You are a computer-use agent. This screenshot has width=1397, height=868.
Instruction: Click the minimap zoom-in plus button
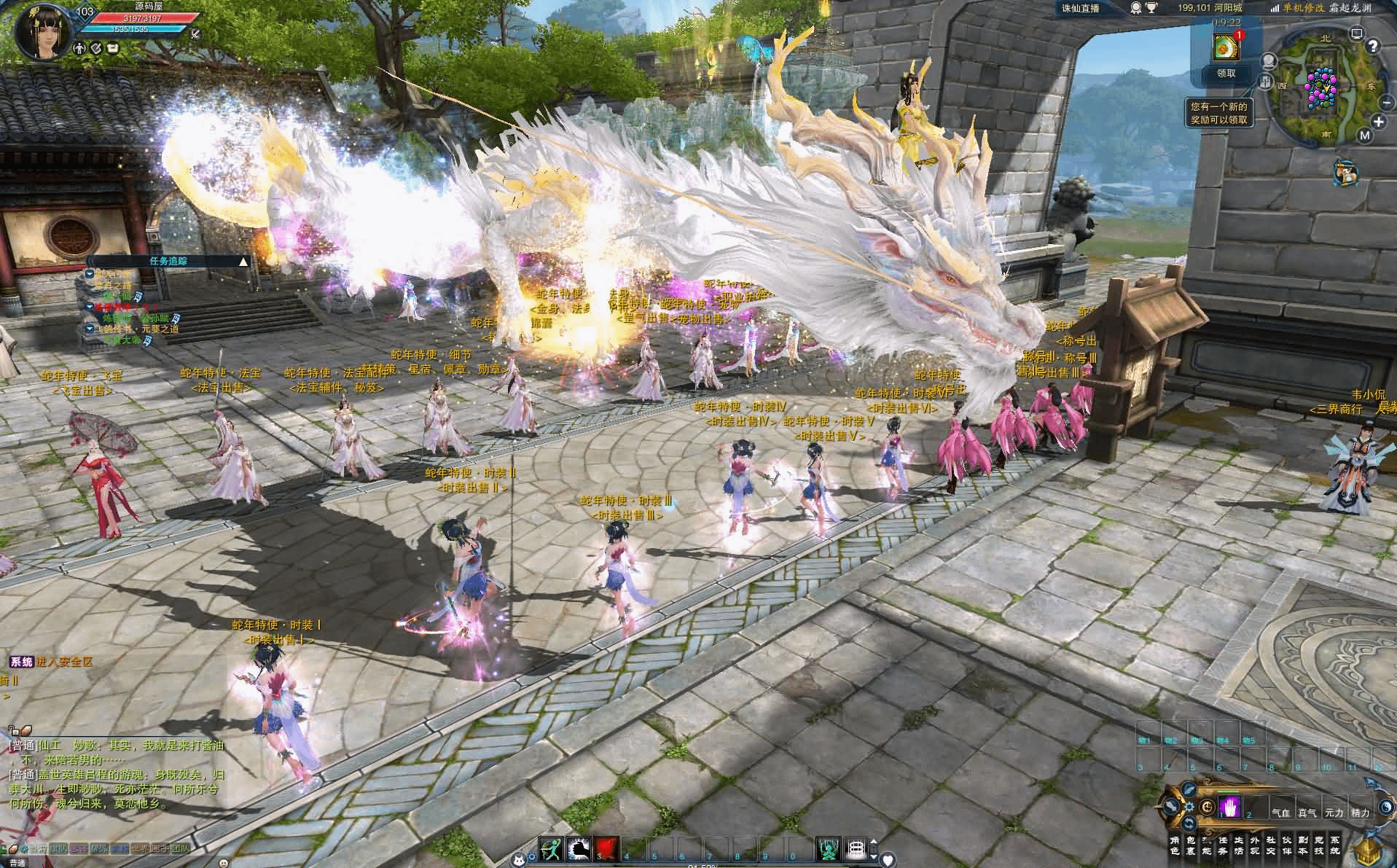click(x=1378, y=122)
